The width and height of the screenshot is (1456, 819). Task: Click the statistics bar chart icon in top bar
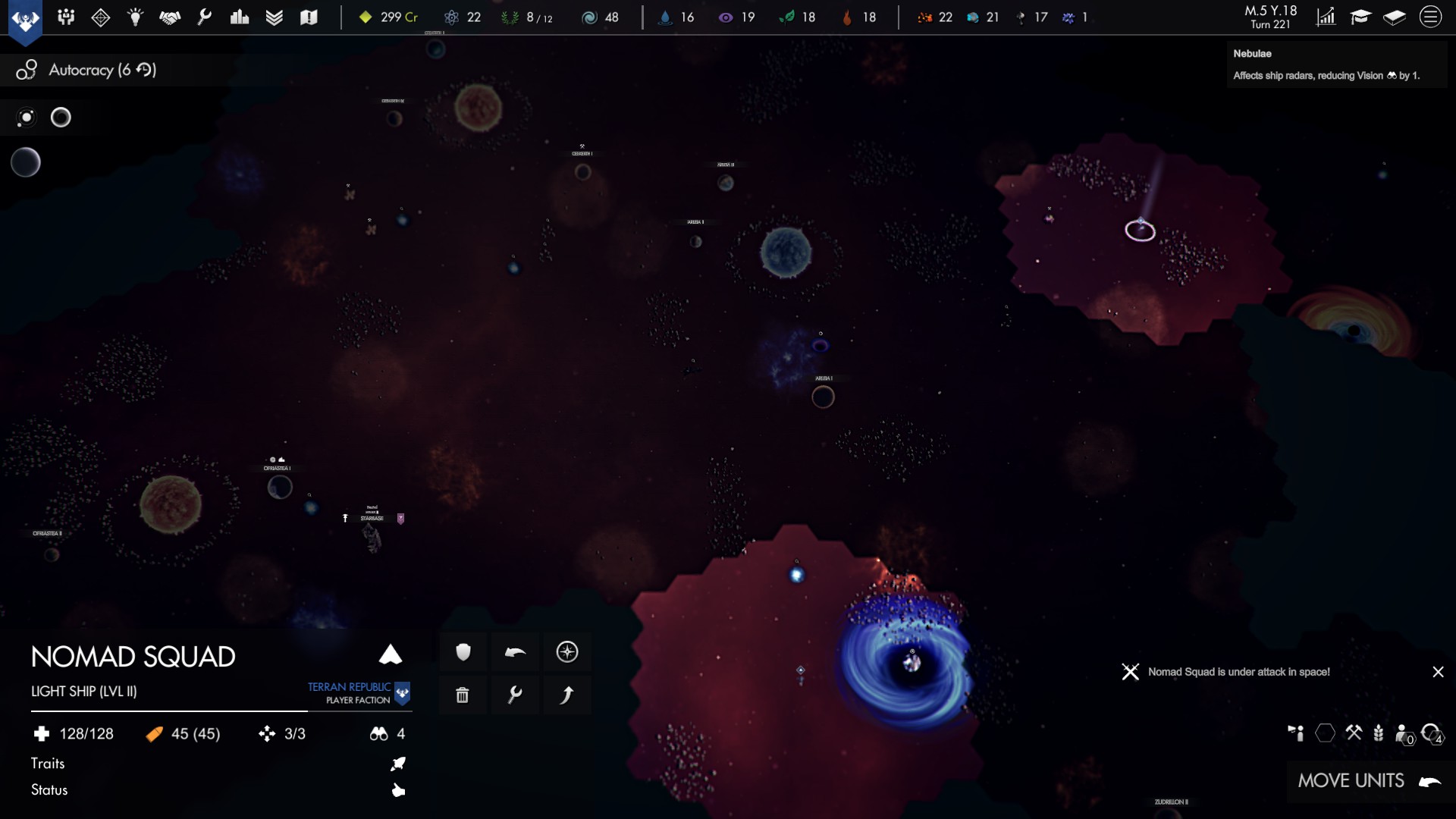[x=240, y=17]
